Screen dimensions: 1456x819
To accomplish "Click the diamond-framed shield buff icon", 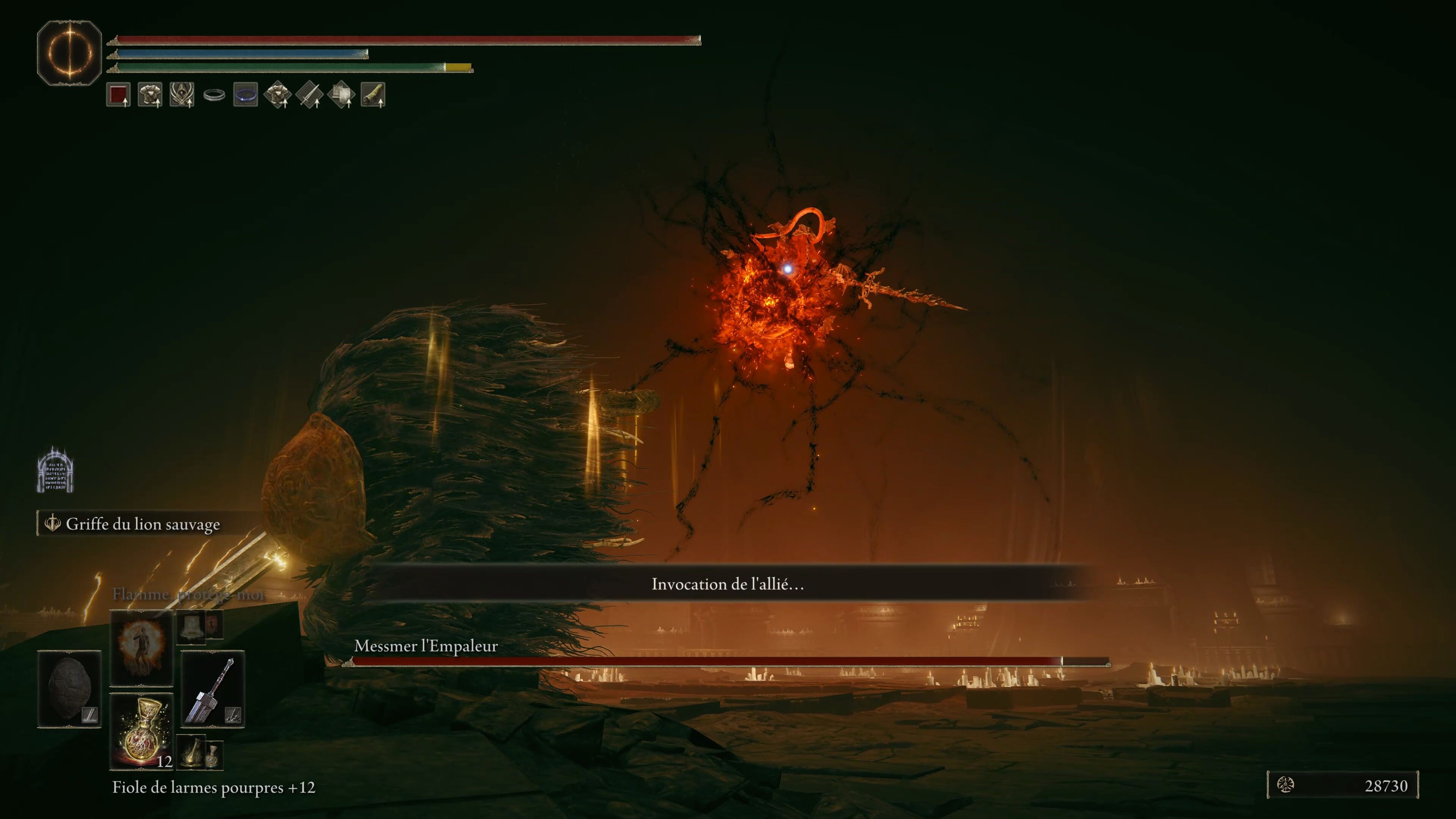I will pos(341,94).
